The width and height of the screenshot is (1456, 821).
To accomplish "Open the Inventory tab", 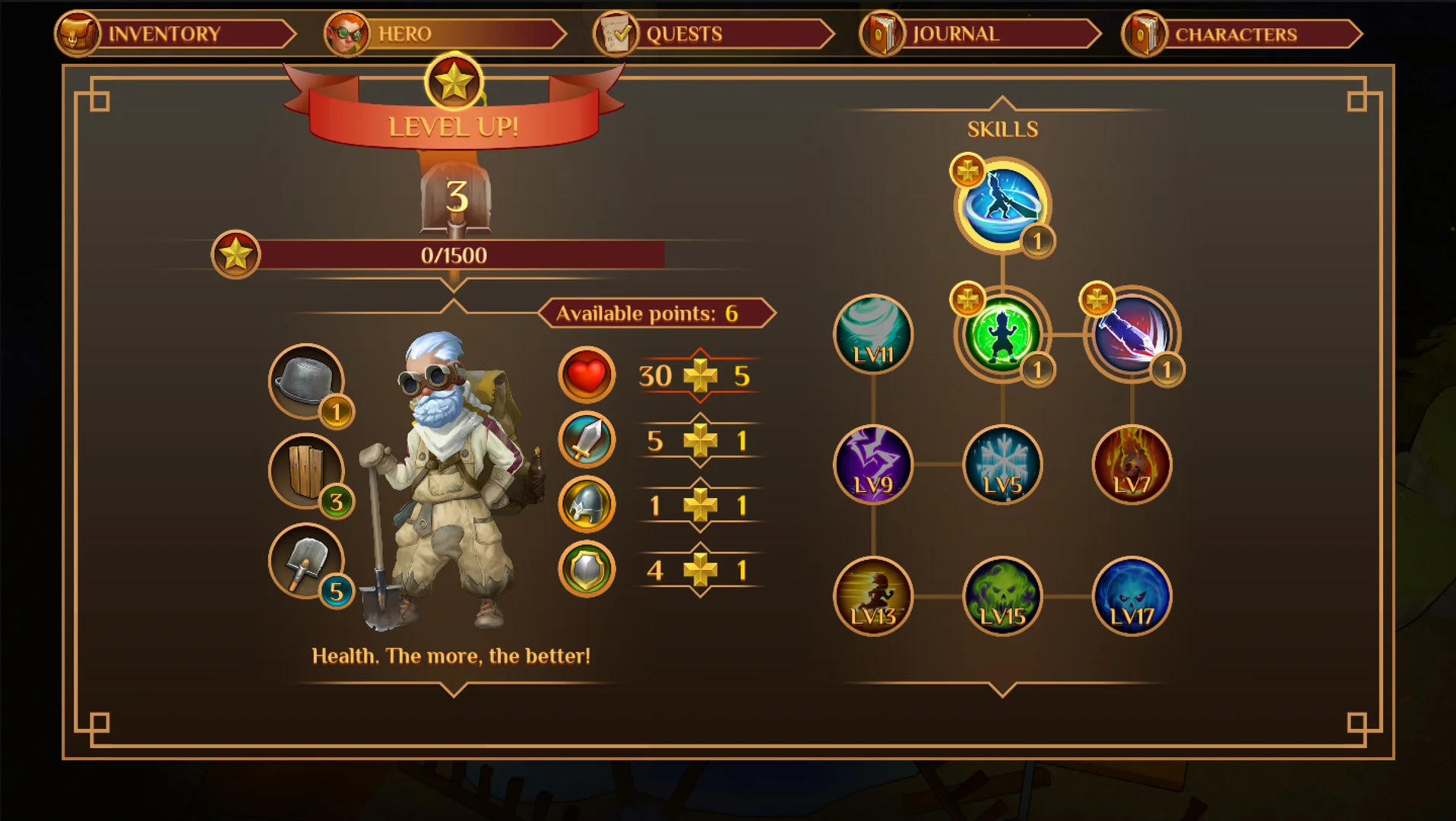I will click(176, 34).
